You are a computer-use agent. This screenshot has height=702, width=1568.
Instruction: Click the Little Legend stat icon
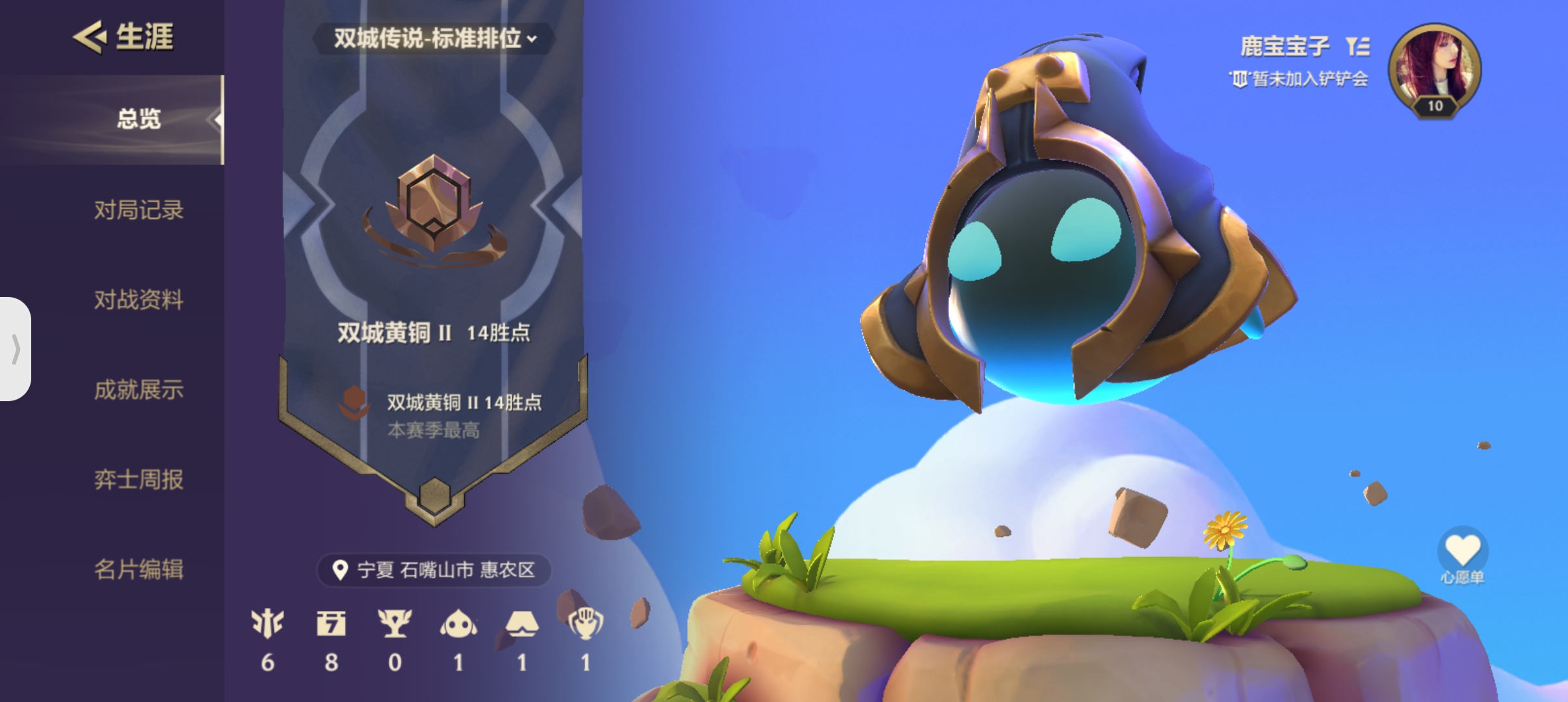point(458,625)
